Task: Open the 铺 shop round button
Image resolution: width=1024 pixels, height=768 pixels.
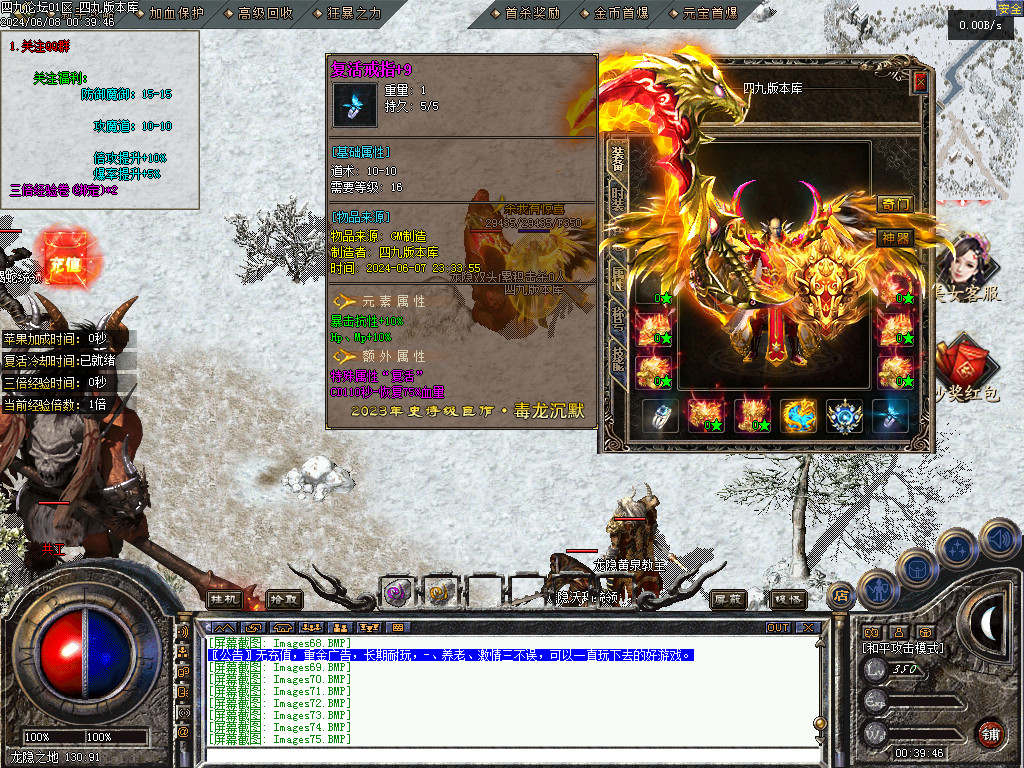Action: (989, 733)
